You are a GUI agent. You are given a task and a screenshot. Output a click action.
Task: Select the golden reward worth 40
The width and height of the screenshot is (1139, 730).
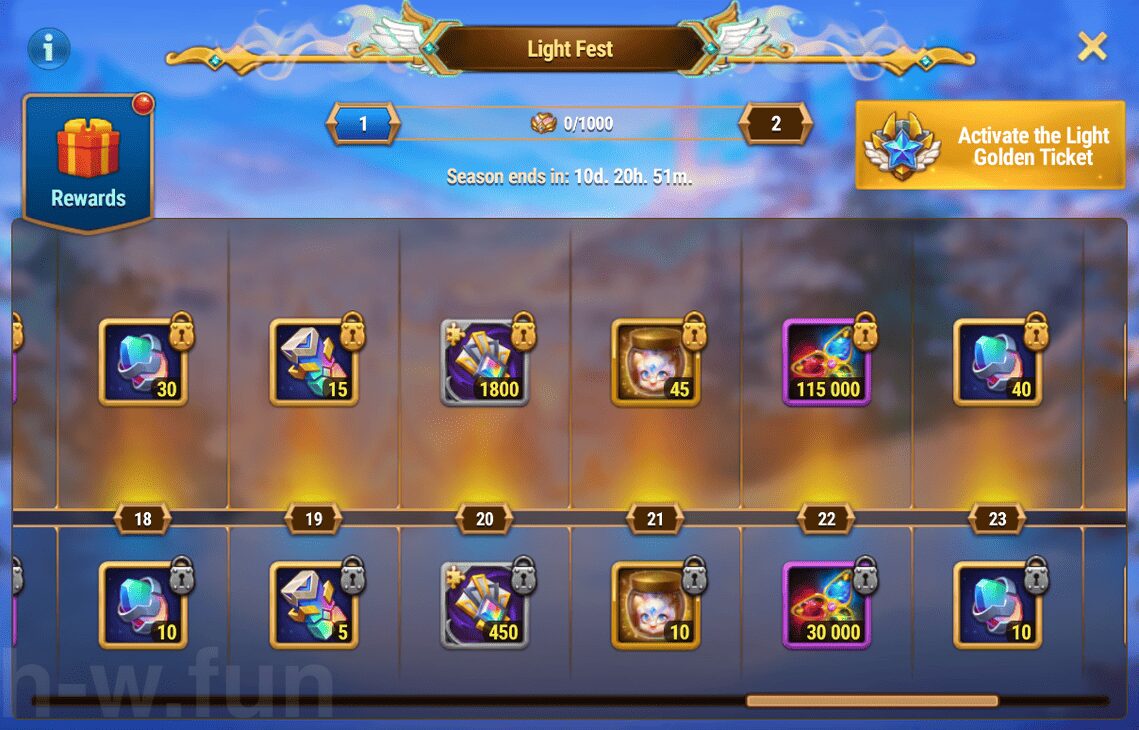point(998,362)
